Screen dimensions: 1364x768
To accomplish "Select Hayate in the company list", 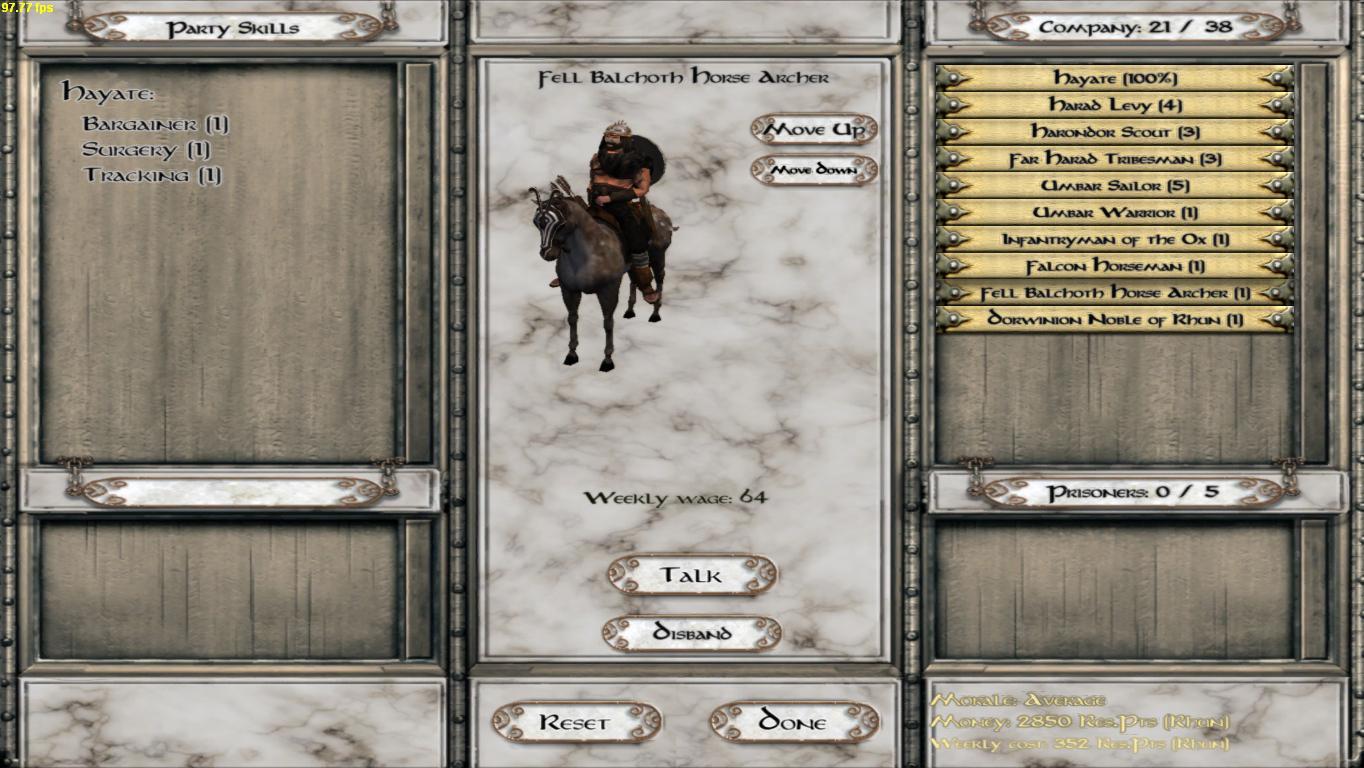I will click(x=1115, y=78).
